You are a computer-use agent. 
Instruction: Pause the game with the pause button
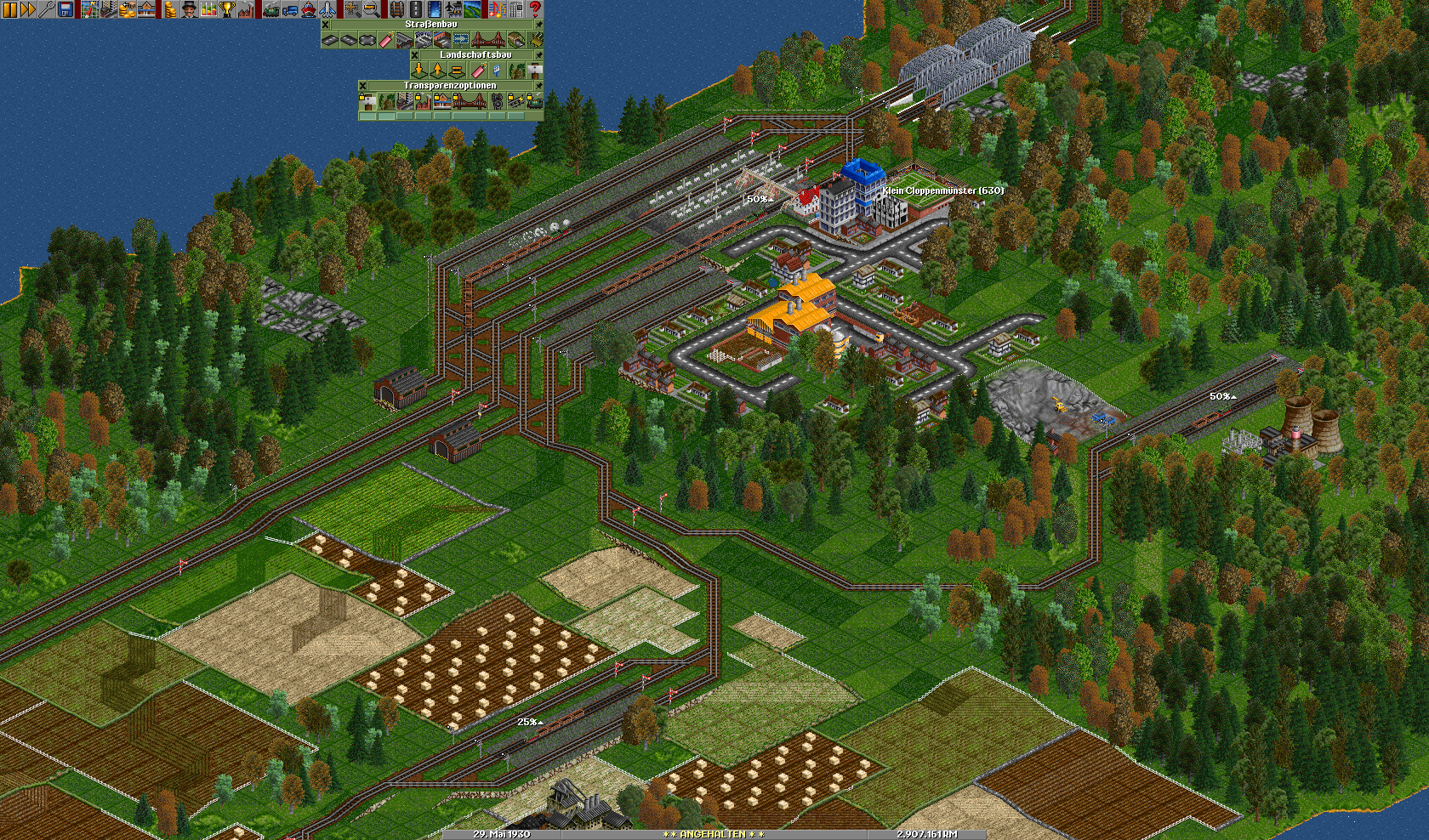(x=9, y=9)
